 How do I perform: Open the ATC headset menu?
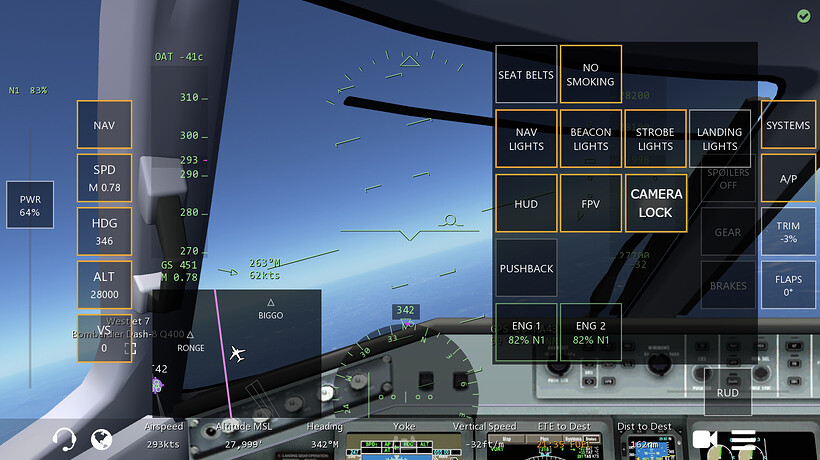65,439
